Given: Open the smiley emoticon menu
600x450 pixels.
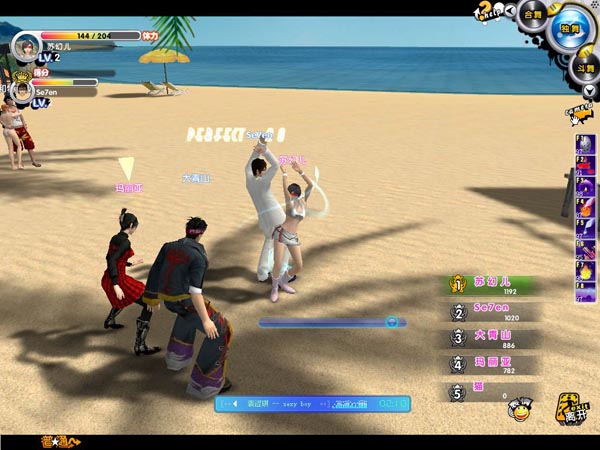Looking at the screenshot, I should tap(520, 408).
